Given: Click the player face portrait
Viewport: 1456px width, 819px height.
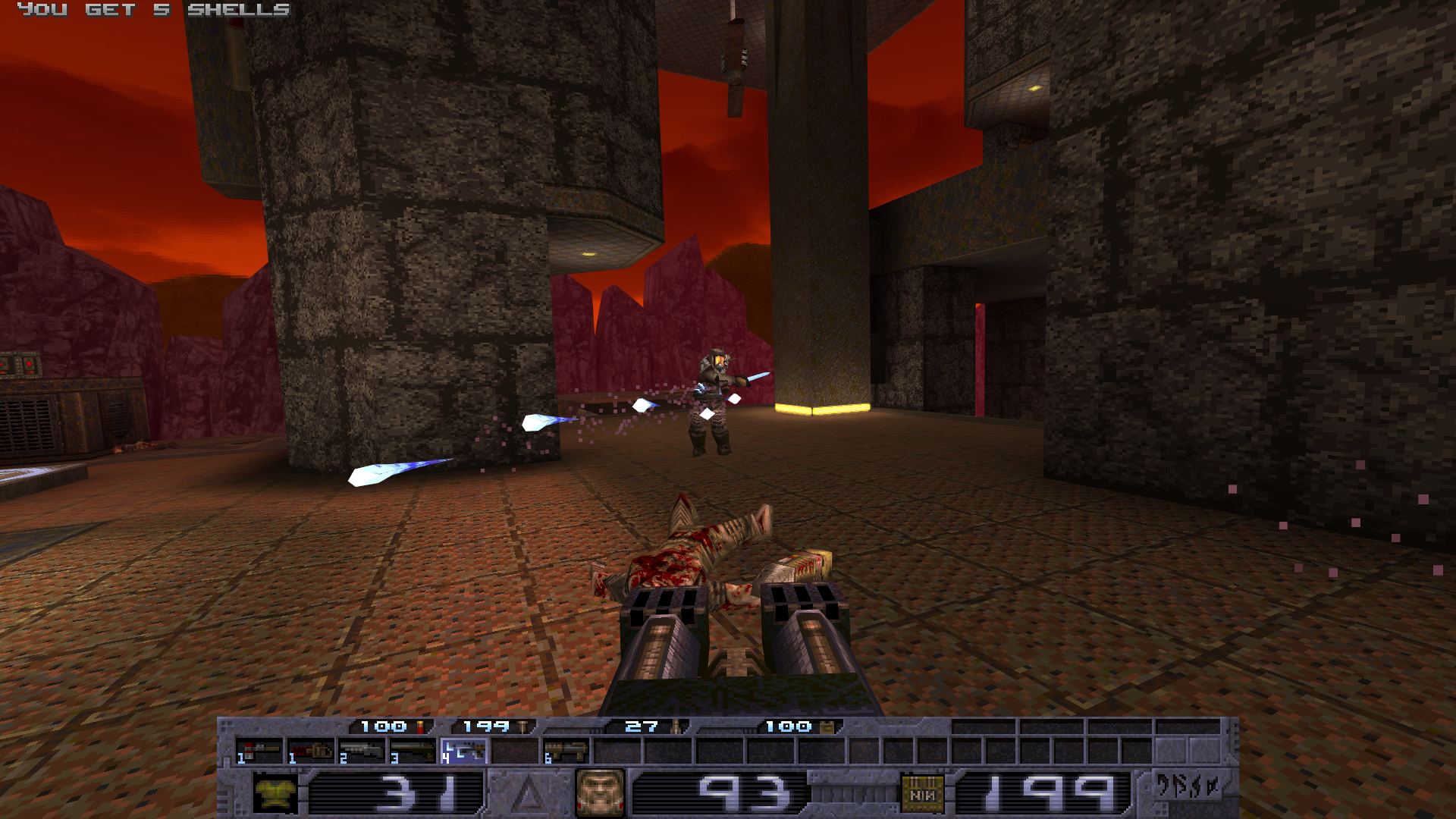Looking at the screenshot, I should (600, 793).
